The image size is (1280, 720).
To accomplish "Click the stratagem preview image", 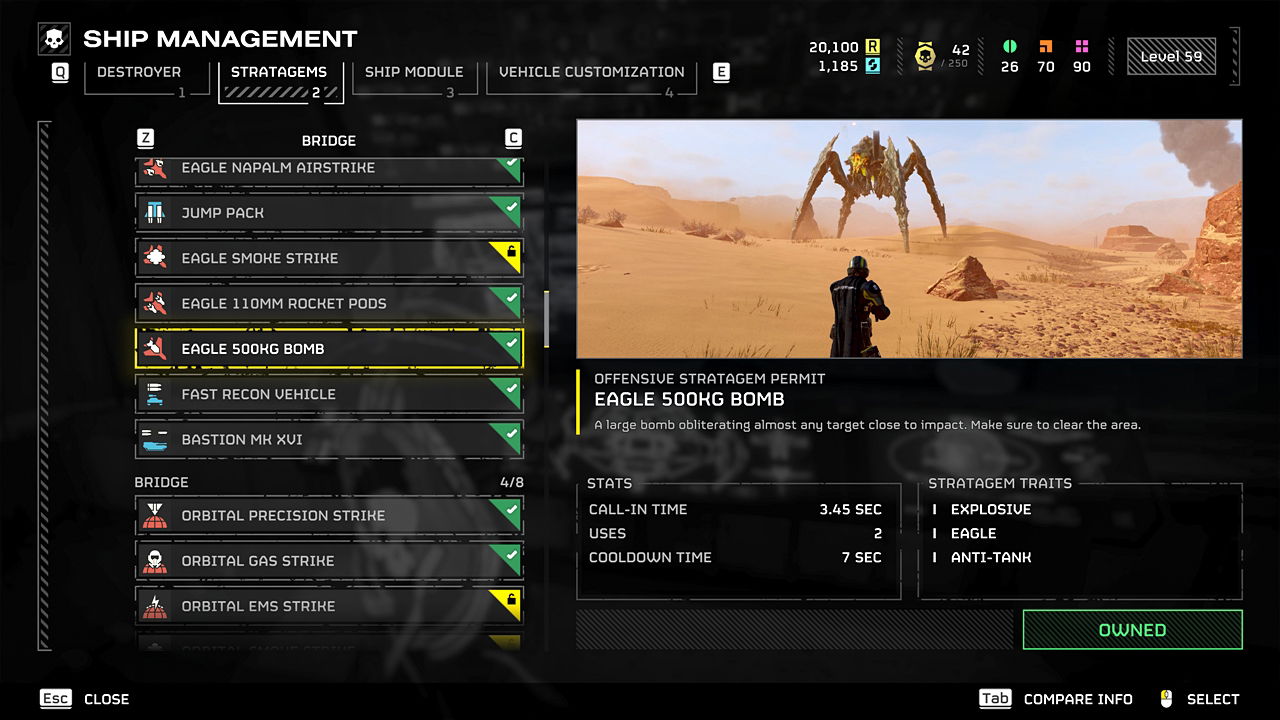I will point(909,239).
